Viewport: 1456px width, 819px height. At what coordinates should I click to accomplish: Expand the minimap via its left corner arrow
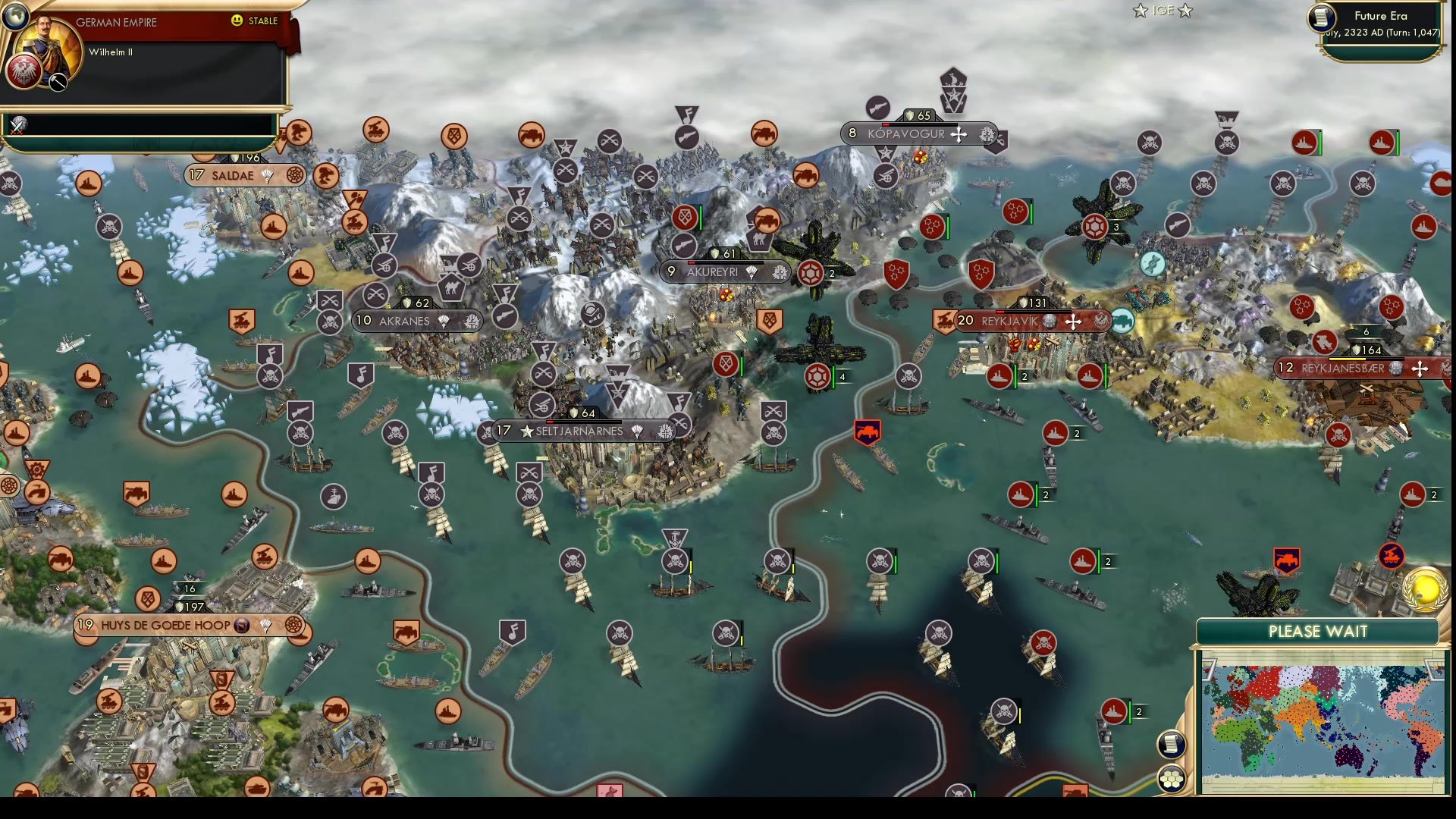point(1210,670)
